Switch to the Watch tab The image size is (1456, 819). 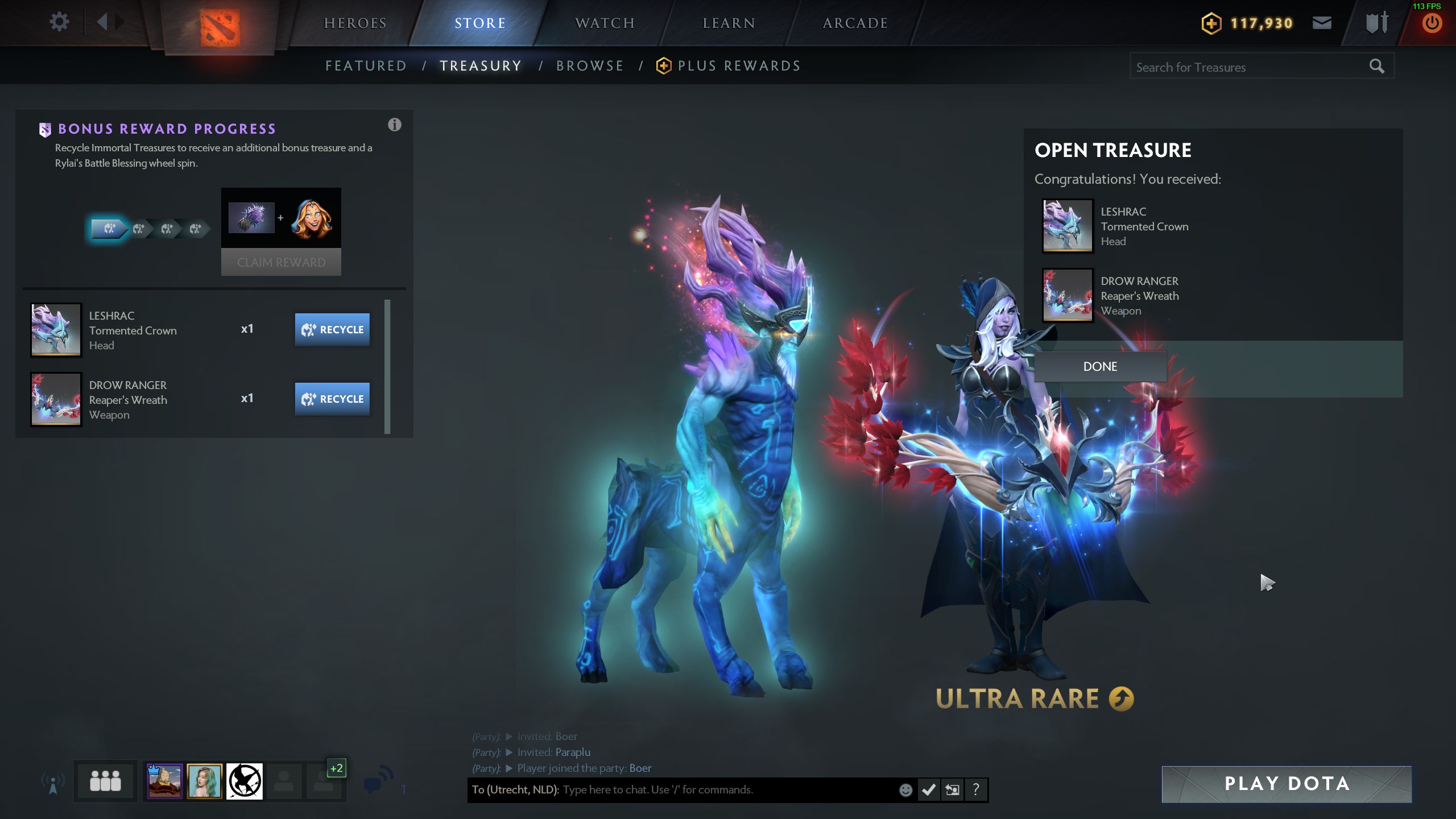(605, 23)
